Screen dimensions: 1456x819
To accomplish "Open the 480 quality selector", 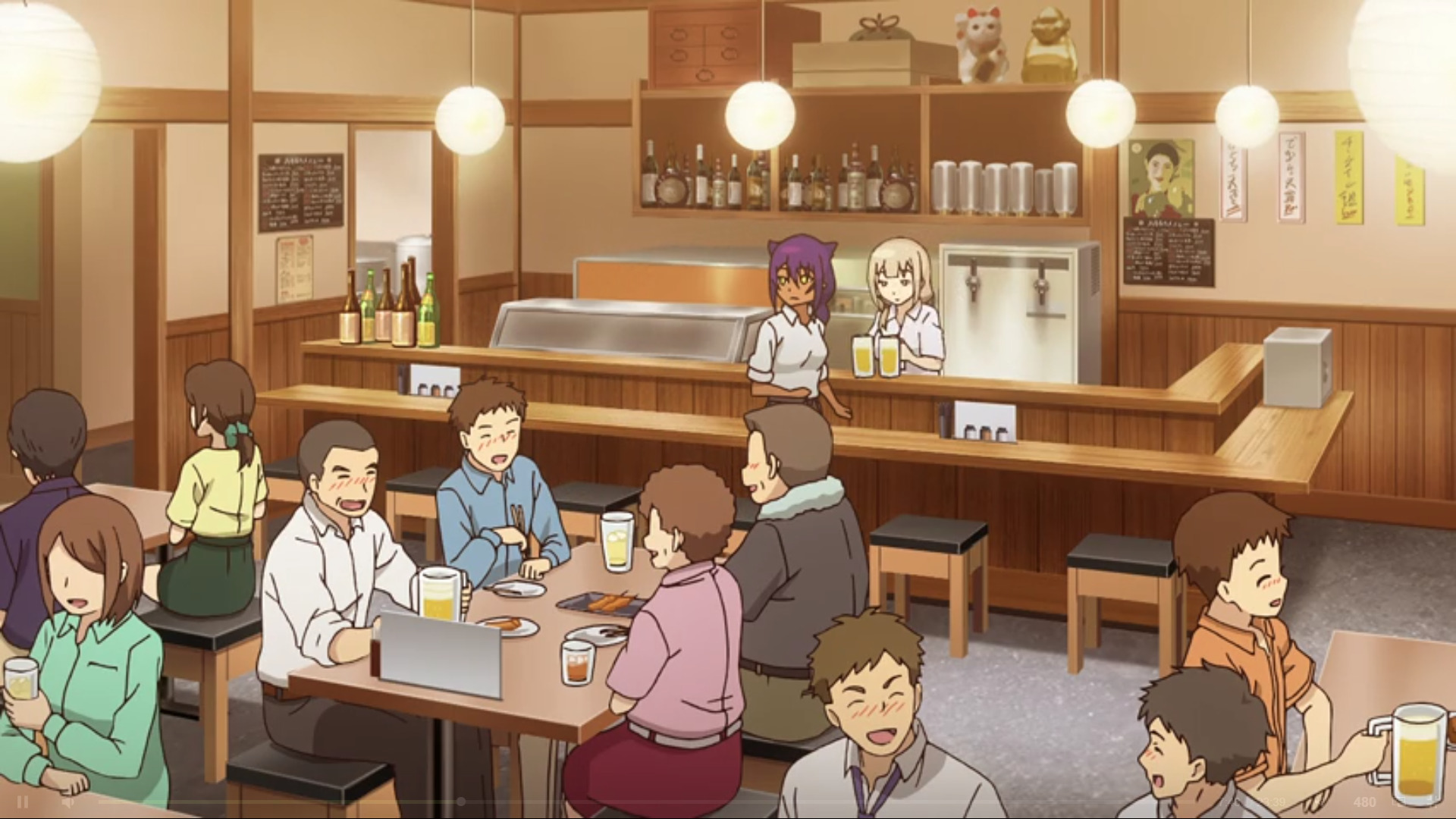I will tap(1364, 802).
